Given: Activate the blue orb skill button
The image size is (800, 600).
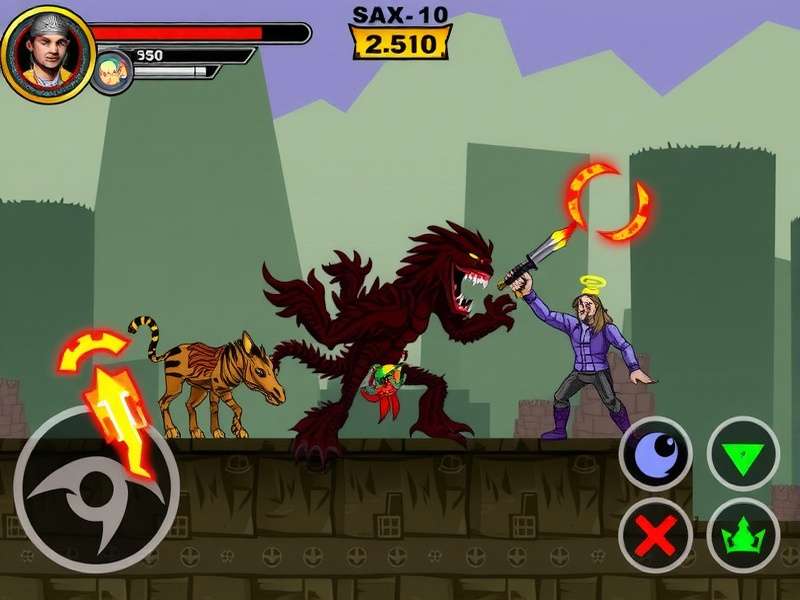Looking at the screenshot, I should pyautogui.click(x=655, y=454).
